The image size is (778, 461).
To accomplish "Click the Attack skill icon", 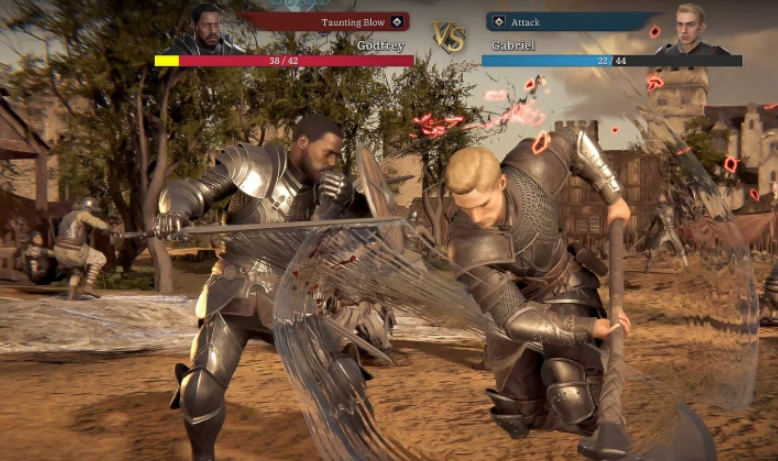I will click(x=499, y=22).
